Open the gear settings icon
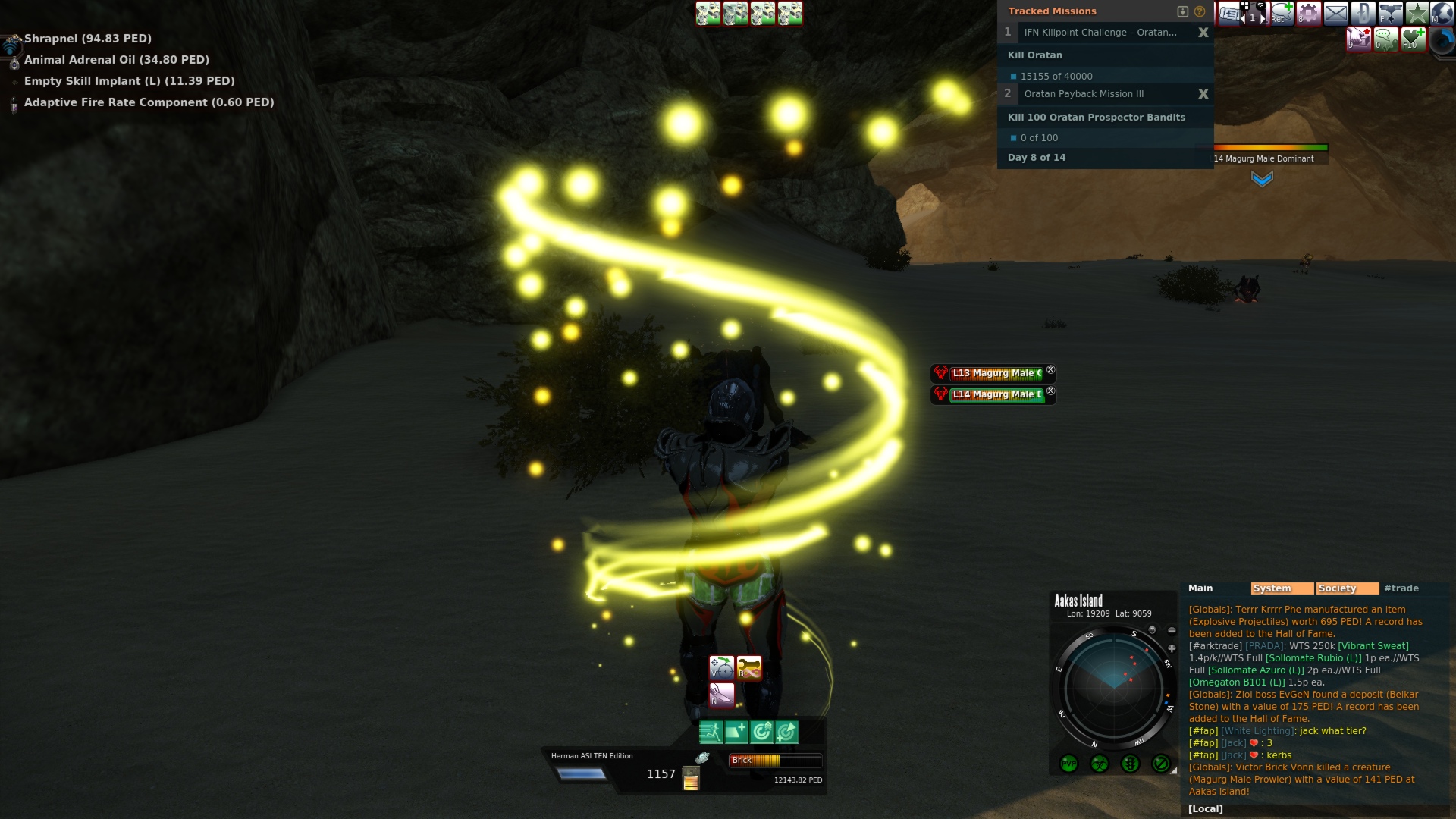1456x819 pixels. (1309, 13)
